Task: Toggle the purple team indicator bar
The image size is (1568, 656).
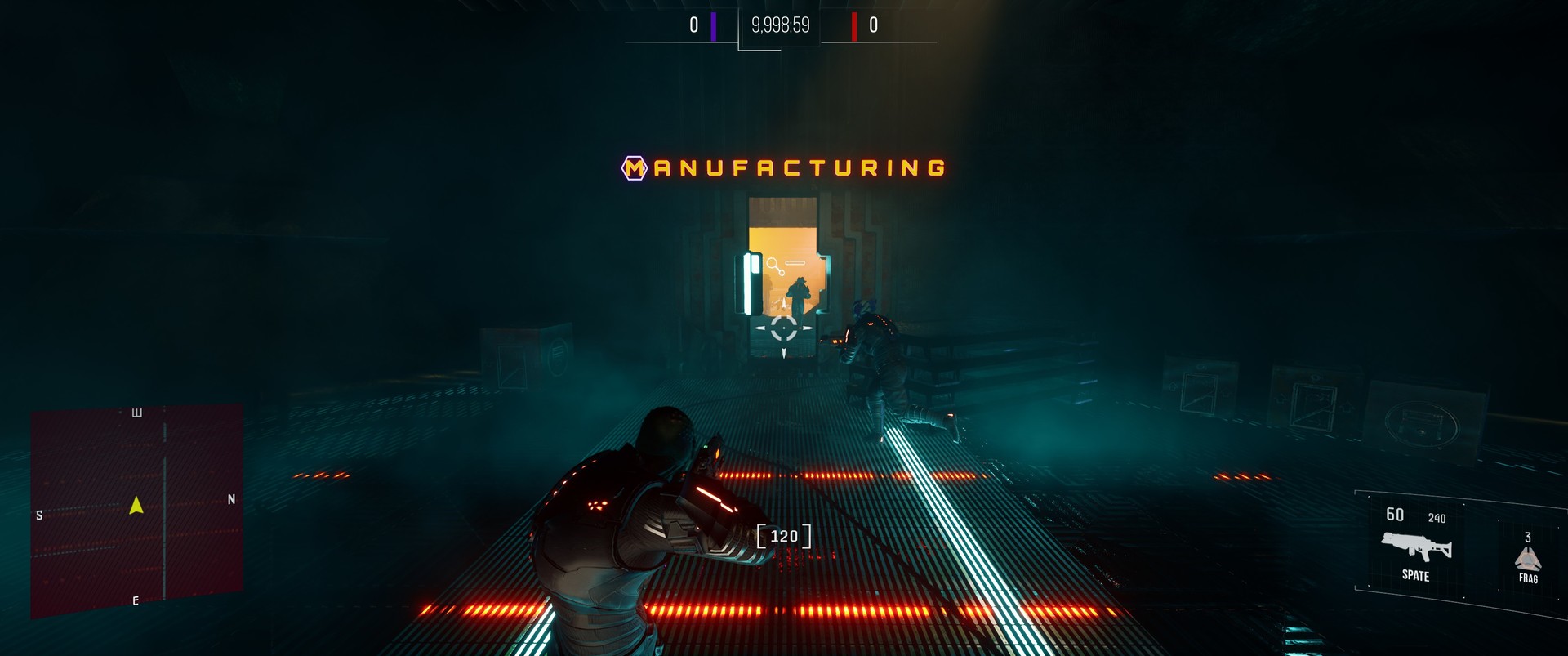Action: (x=714, y=26)
